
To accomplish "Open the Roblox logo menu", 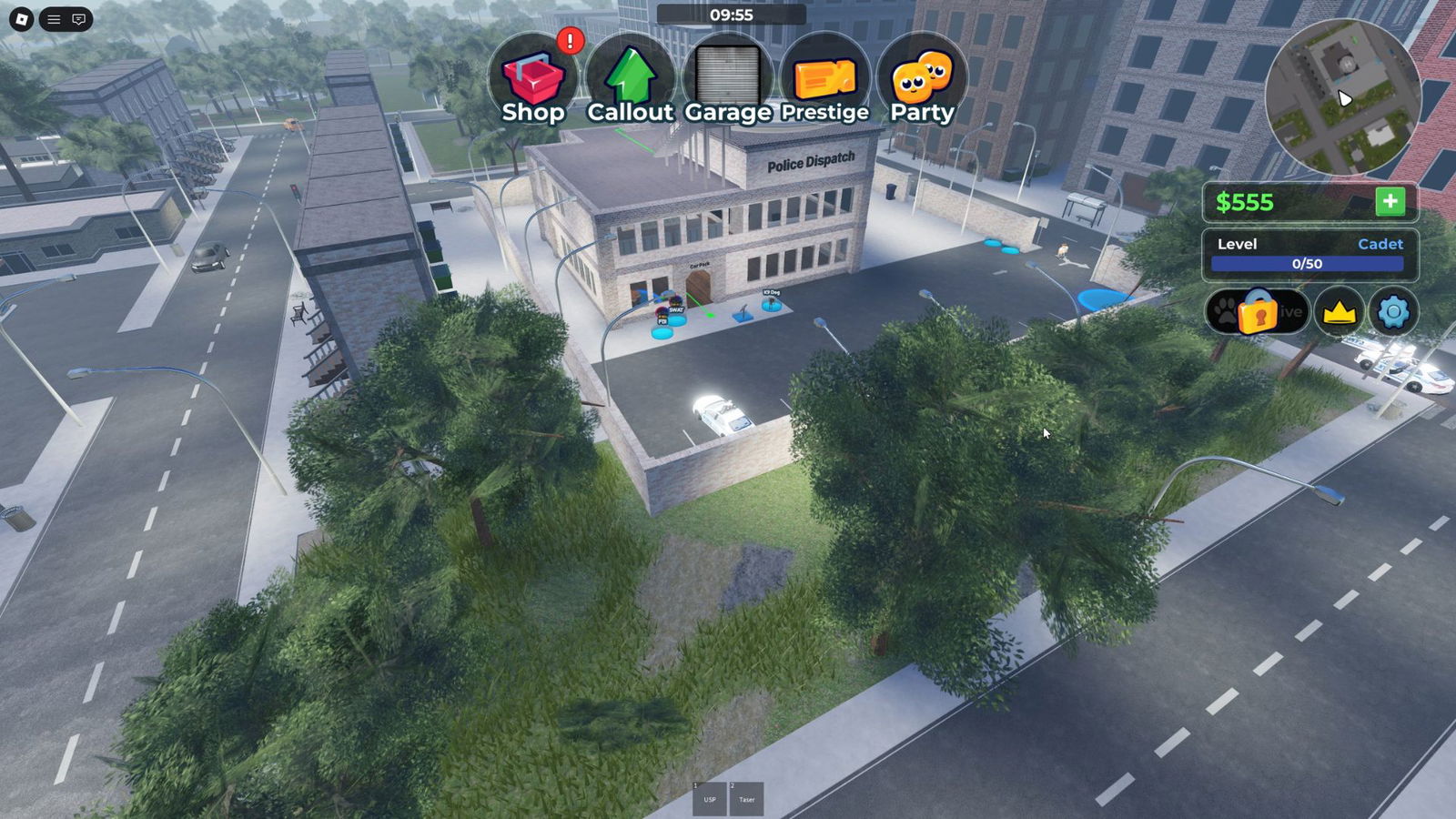I will [22, 19].
